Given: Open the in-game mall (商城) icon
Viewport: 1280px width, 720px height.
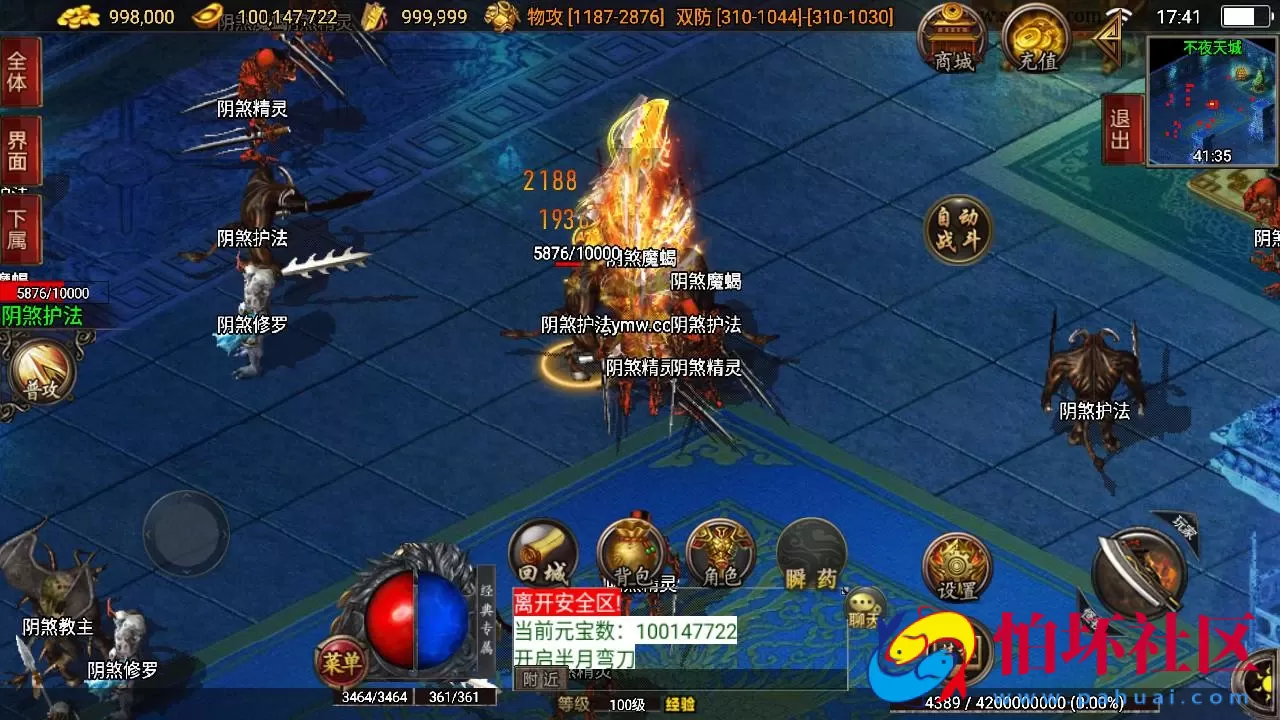Looking at the screenshot, I should (952, 40).
